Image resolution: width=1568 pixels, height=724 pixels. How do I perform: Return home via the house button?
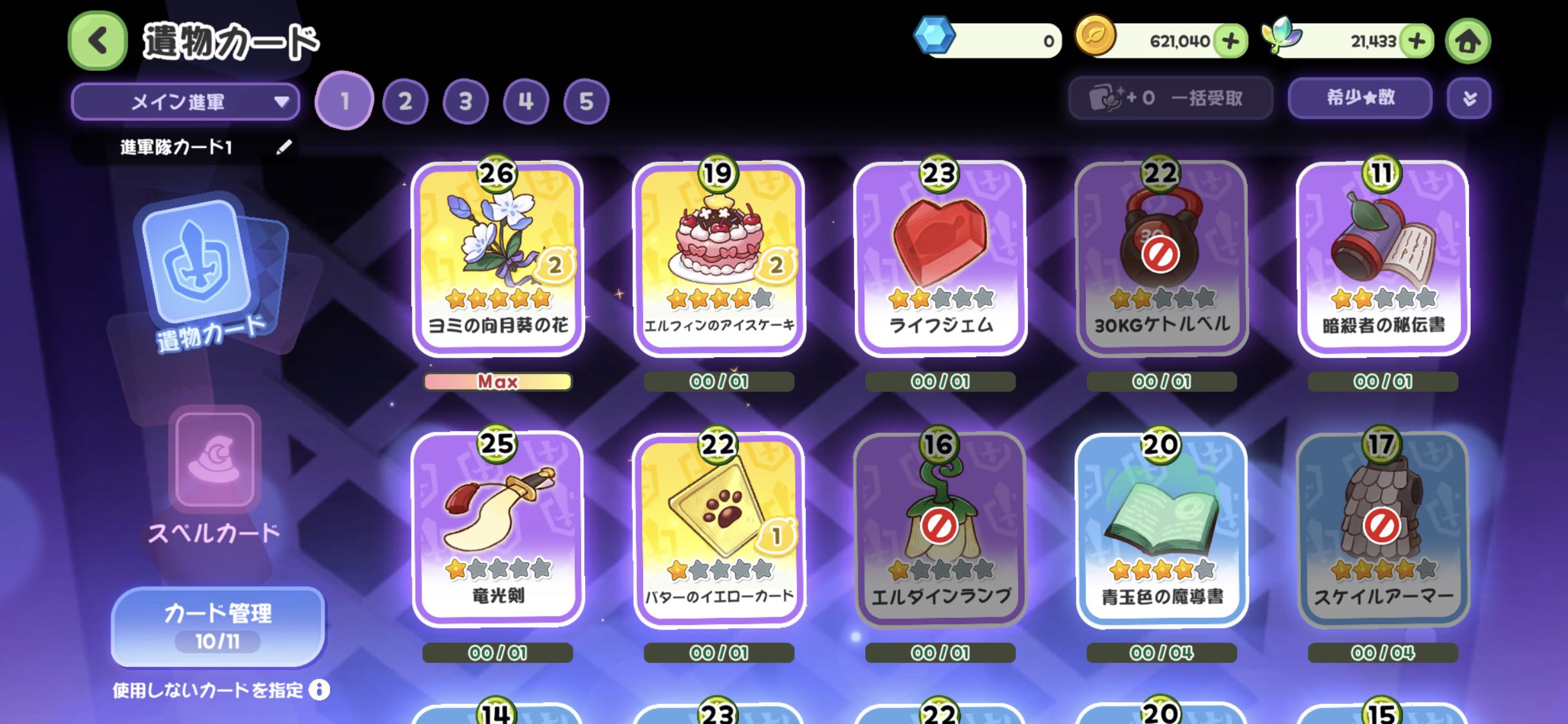[1468, 41]
